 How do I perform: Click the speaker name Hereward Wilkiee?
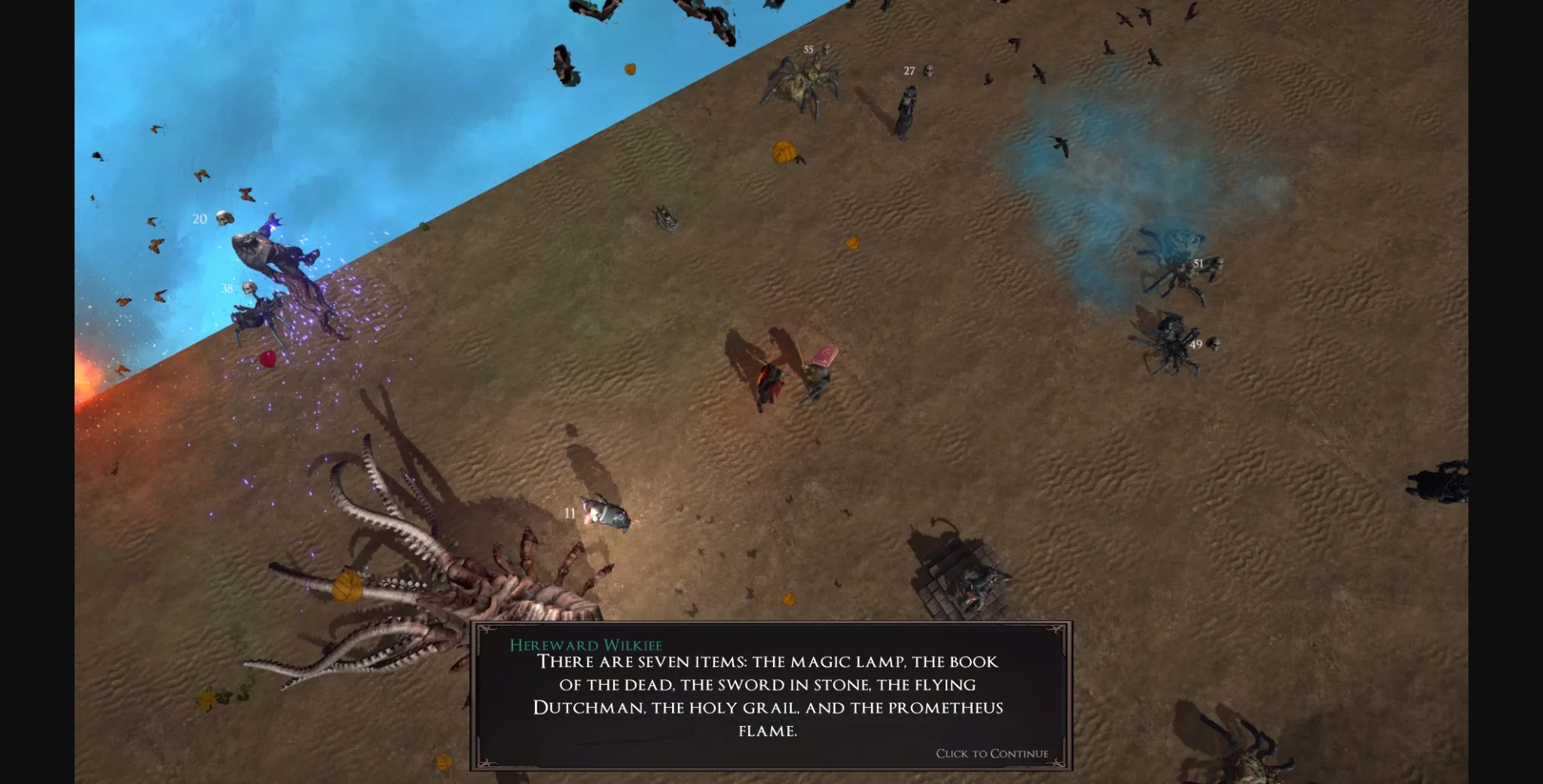point(586,645)
